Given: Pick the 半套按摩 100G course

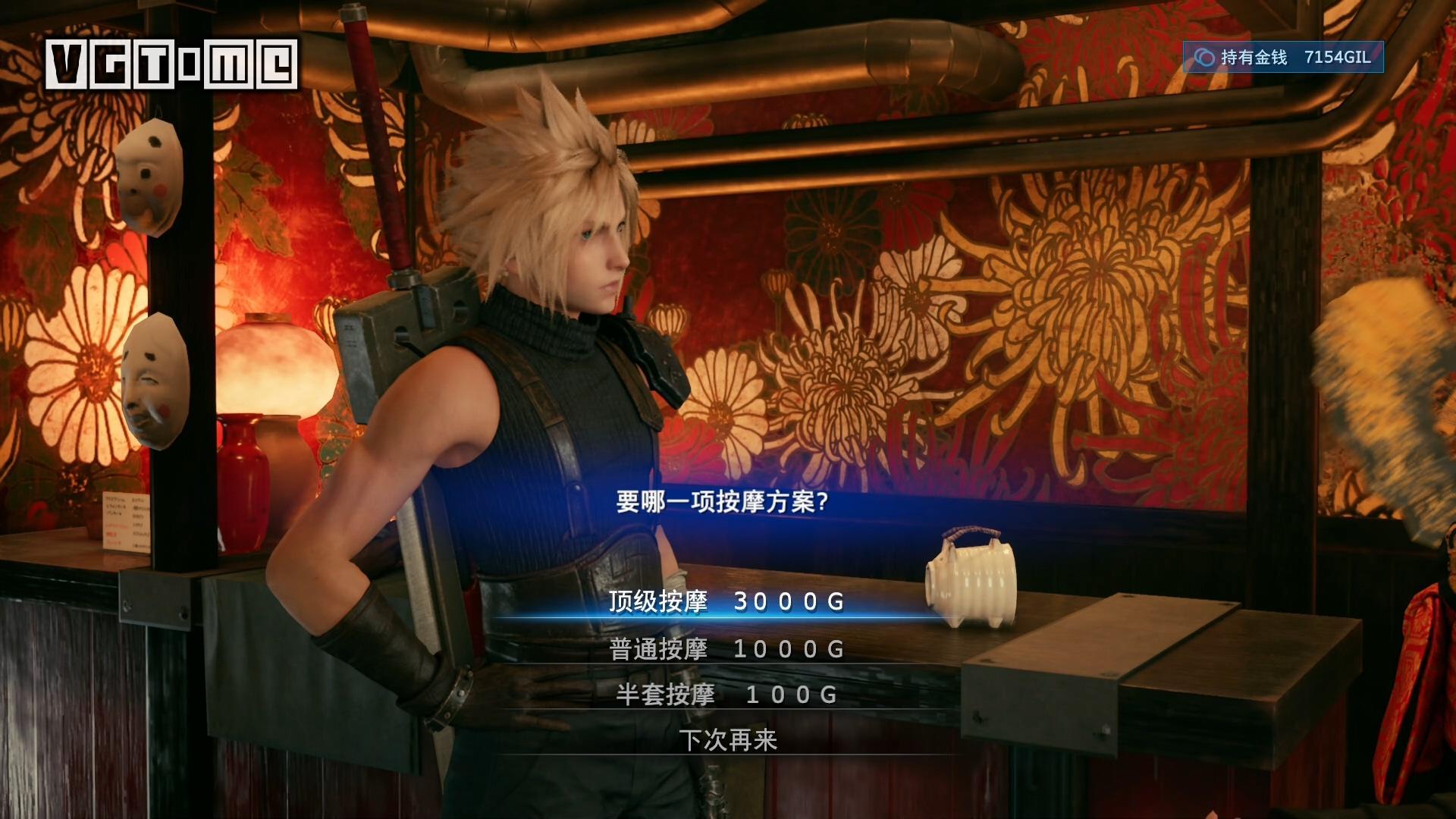Looking at the screenshot, I should click(726, 695).
